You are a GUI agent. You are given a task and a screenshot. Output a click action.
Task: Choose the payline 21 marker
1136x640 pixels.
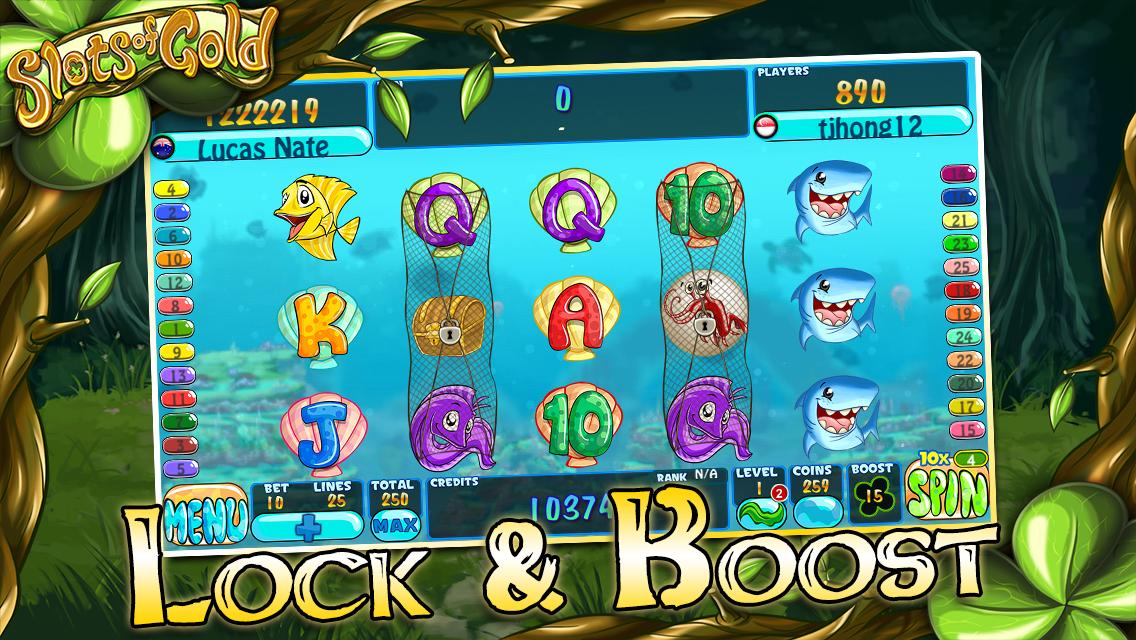point(959,221)
